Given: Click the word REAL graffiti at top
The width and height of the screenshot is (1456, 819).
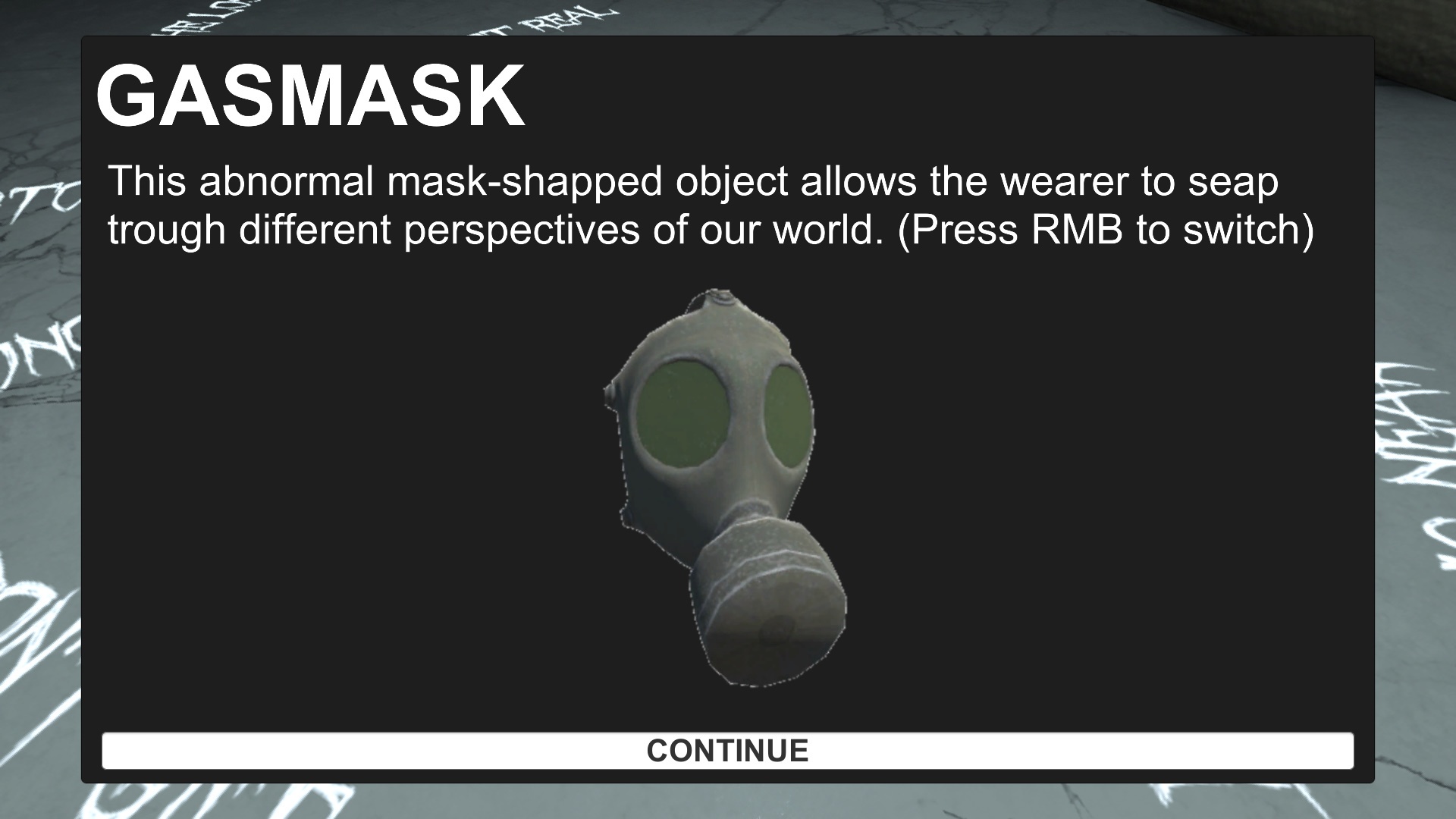Looking at the screenshot, I should (565, 15).
